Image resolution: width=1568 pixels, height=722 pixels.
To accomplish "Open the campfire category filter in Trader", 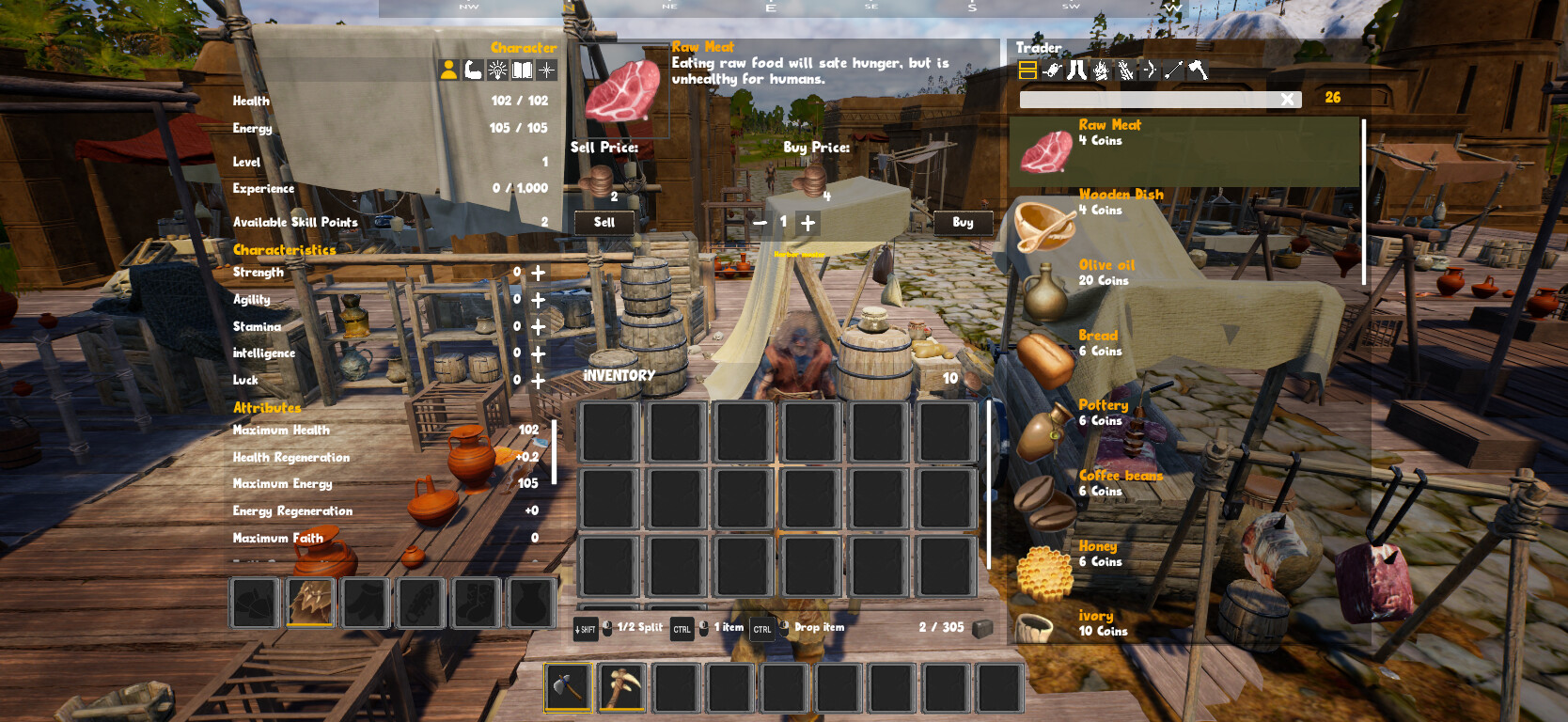I will (x=1101, y=70).
